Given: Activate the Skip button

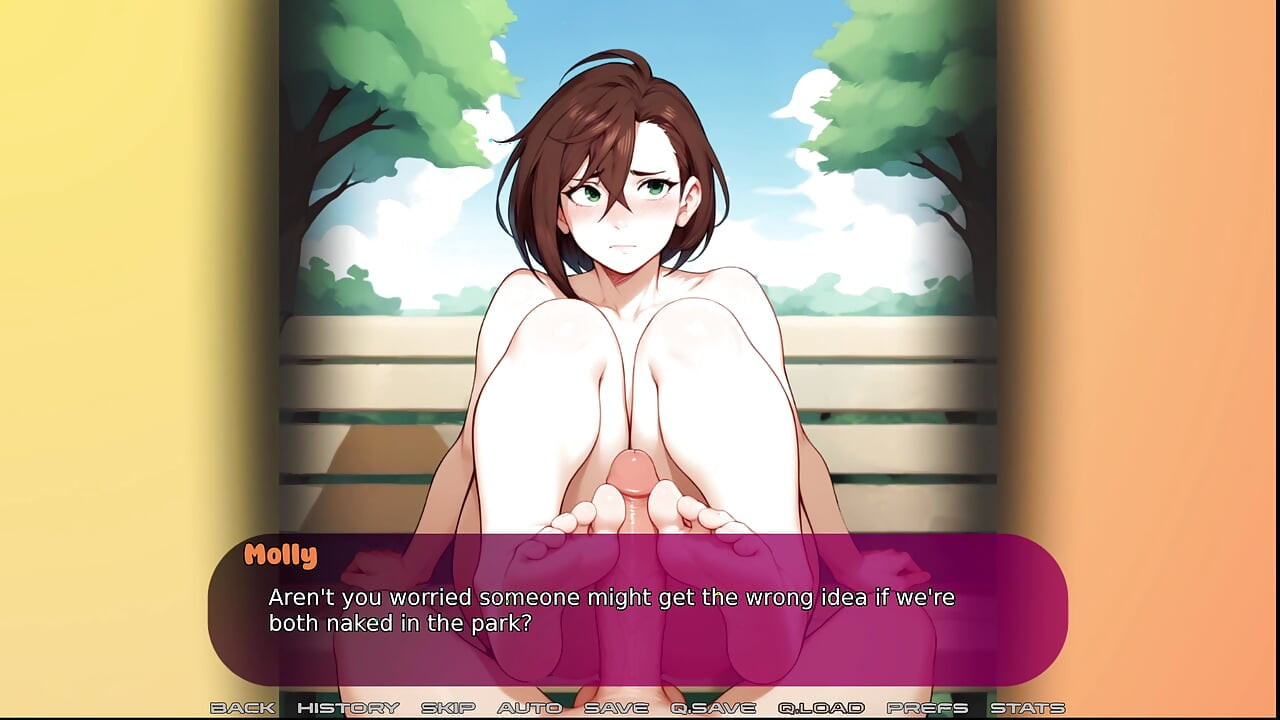Looking at the screenshot, I should click(x=447, y=708).
